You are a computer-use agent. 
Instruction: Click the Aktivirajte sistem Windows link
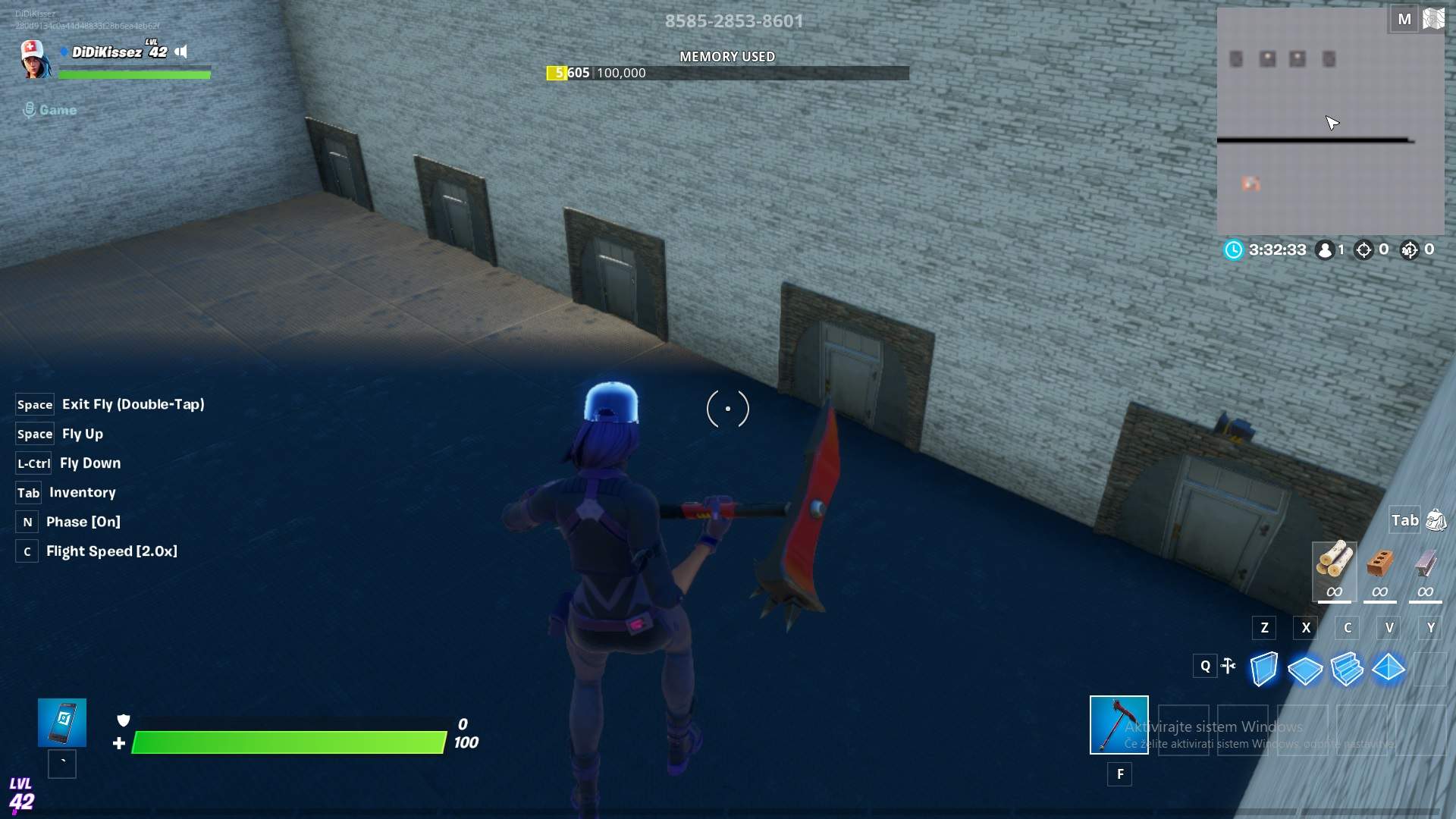1214,726
